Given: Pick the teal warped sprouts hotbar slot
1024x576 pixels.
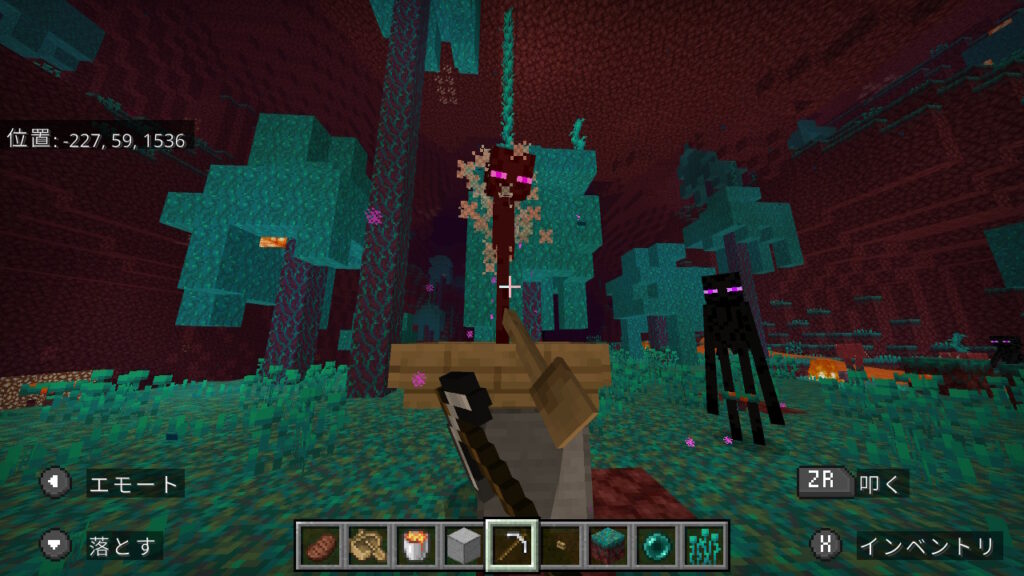Looking at the screenshot, I should click(703, 545).
